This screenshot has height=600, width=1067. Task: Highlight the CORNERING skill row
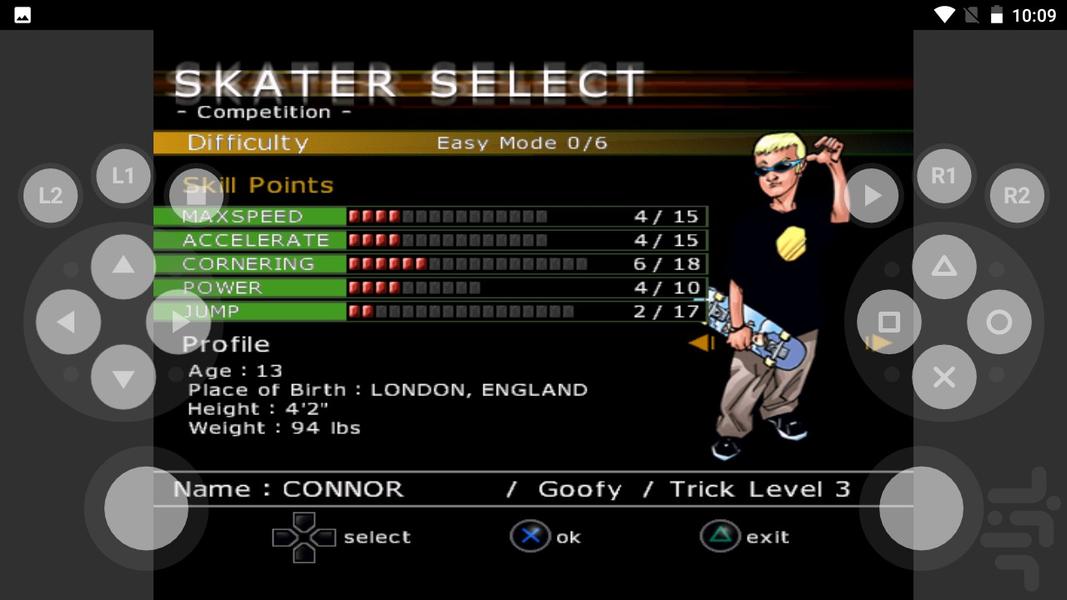pos(430,264)
